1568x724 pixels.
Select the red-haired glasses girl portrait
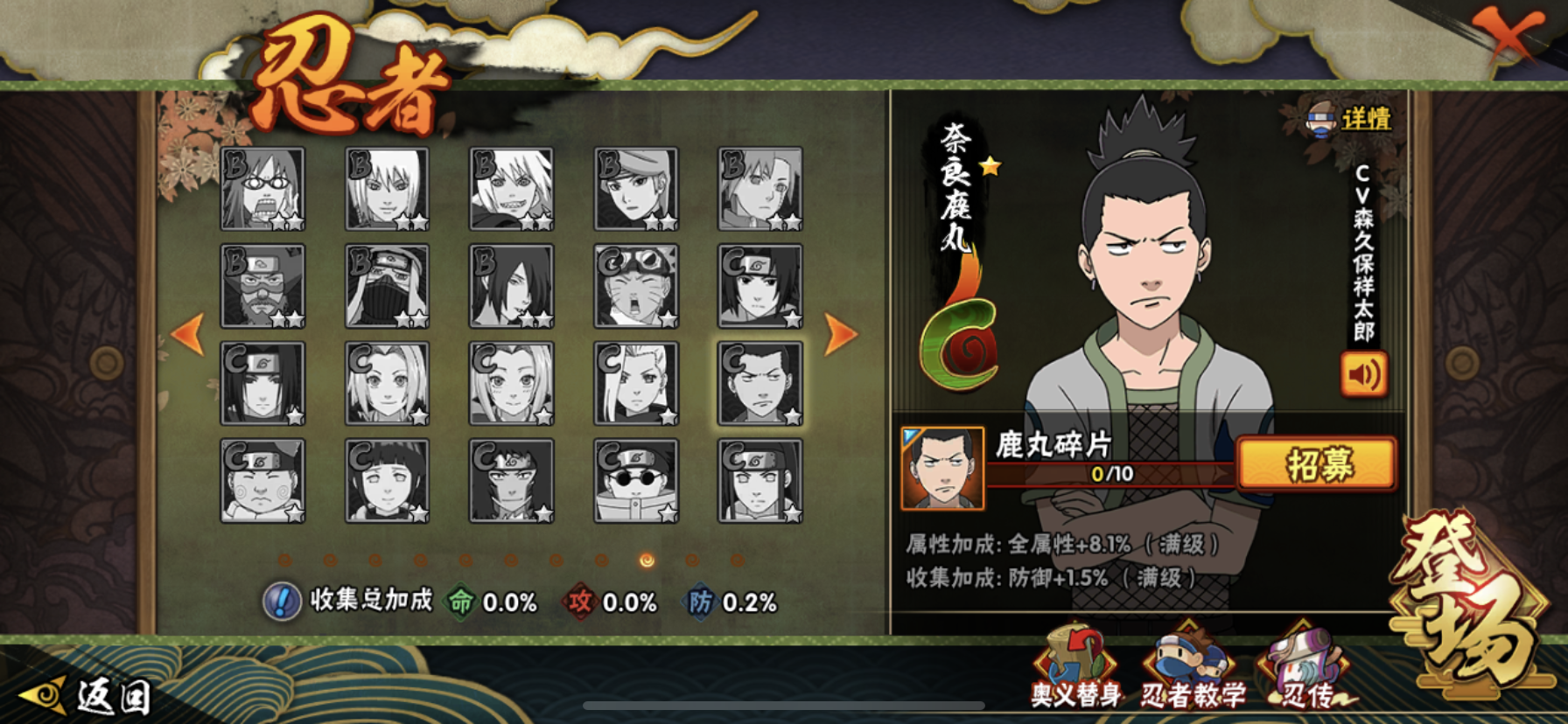coord(262,189)
